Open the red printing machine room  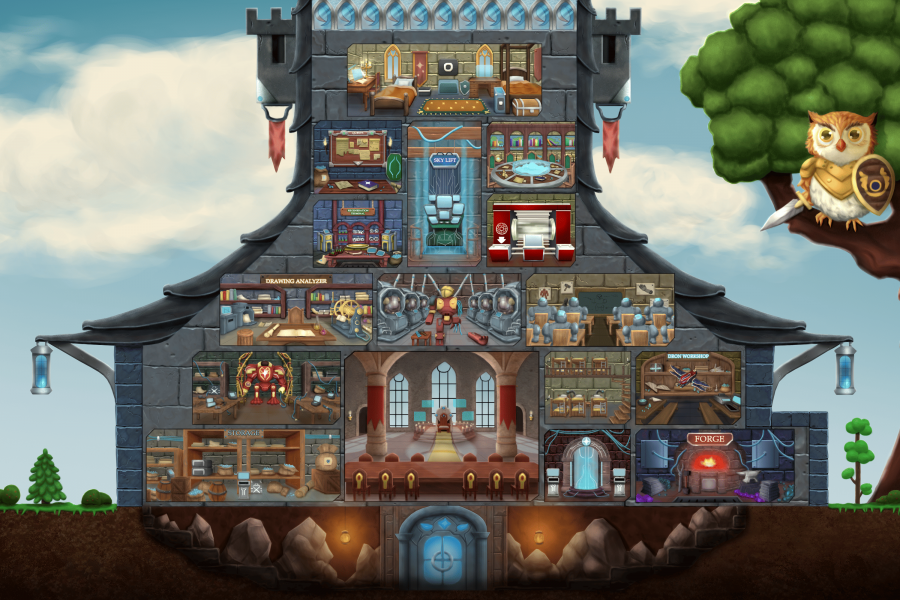pos(531,231)
